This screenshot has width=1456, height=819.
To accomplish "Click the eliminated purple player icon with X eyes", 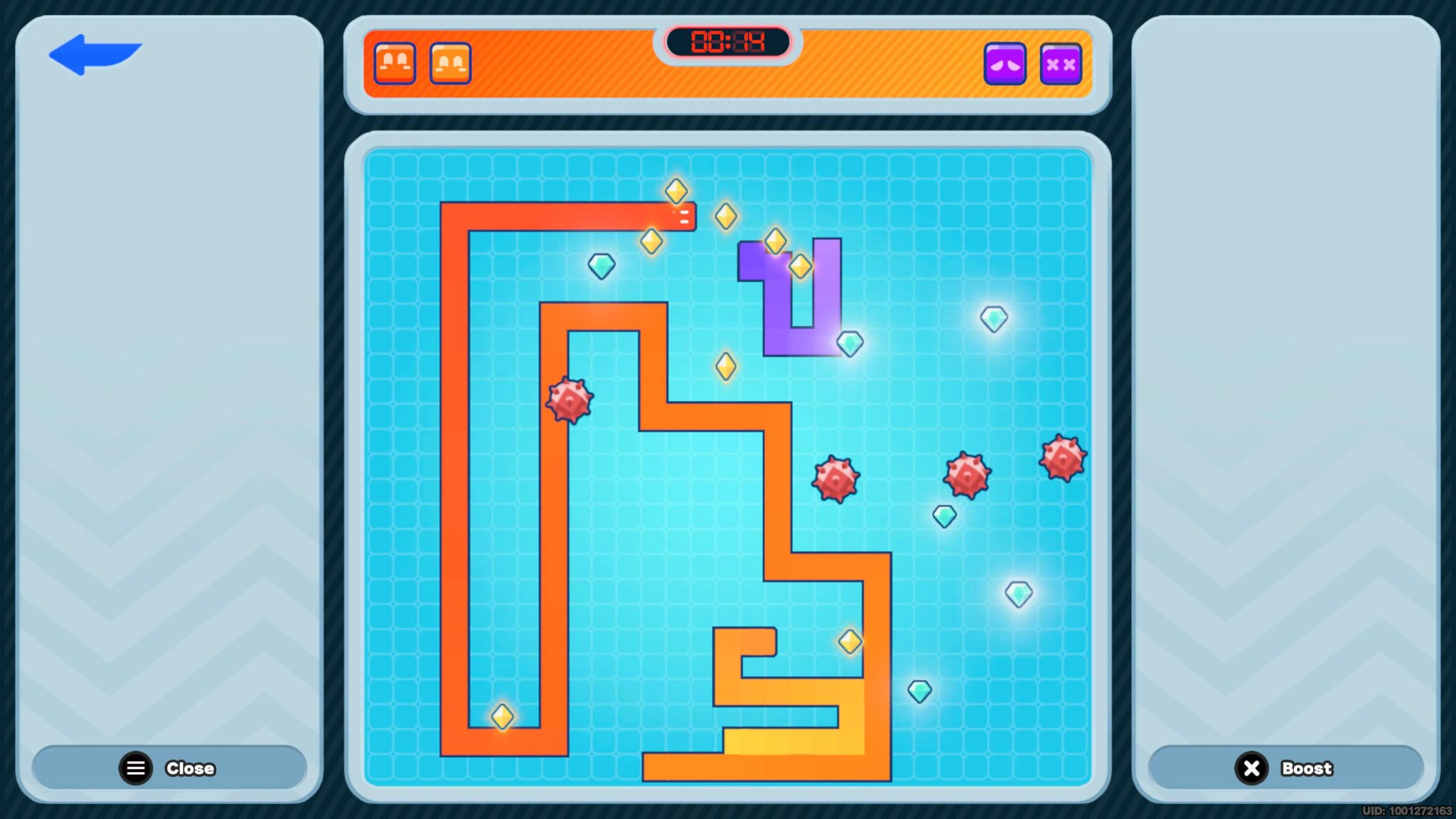I will point(1061,64).
